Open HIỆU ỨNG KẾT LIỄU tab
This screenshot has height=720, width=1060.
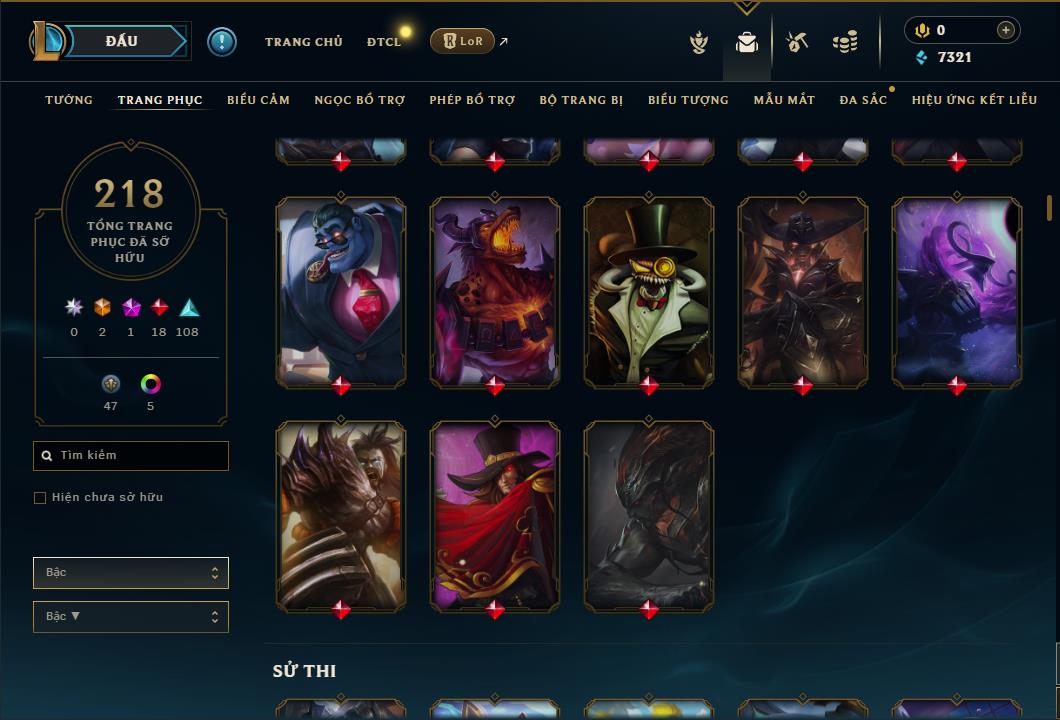[x=974, y=100]
